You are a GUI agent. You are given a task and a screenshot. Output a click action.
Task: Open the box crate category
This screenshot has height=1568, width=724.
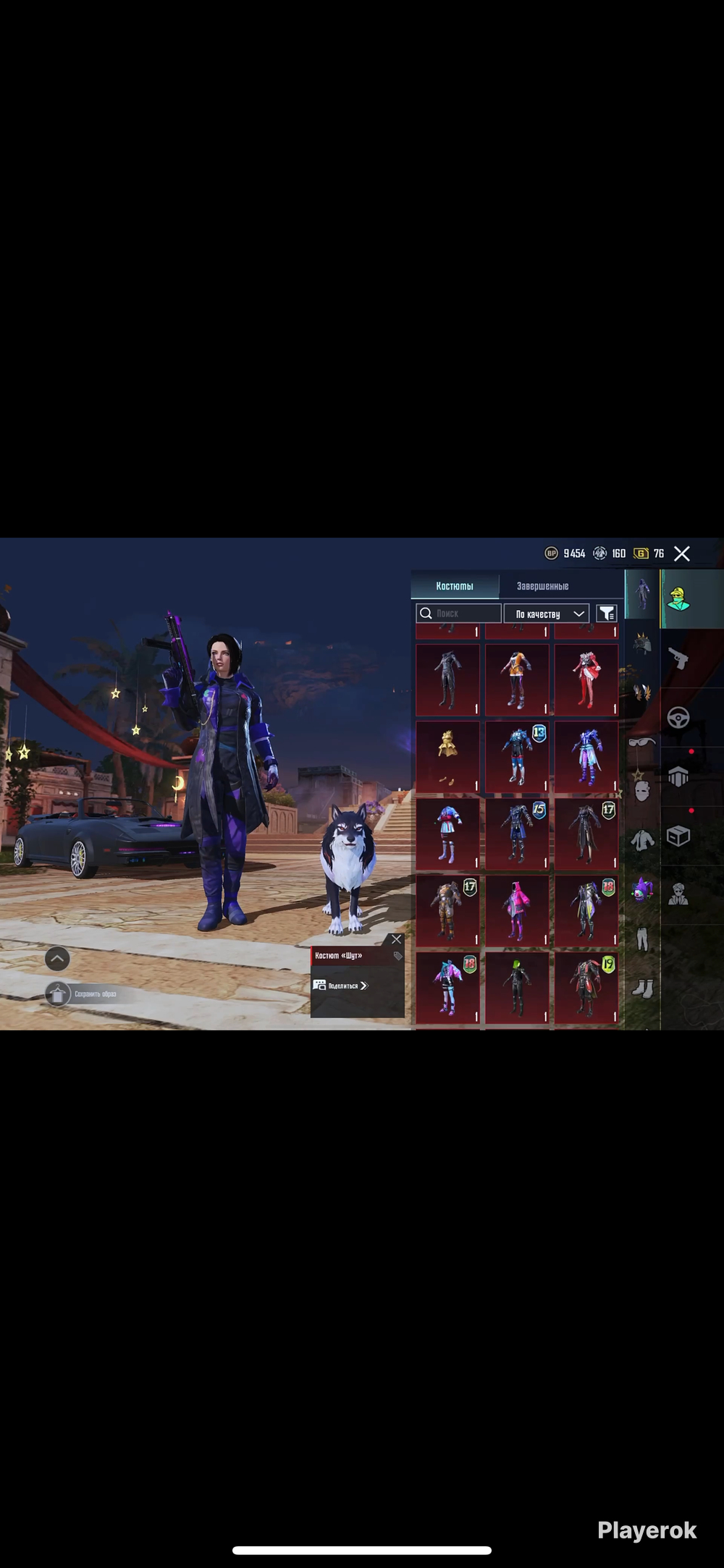click(x=678, y=836)
